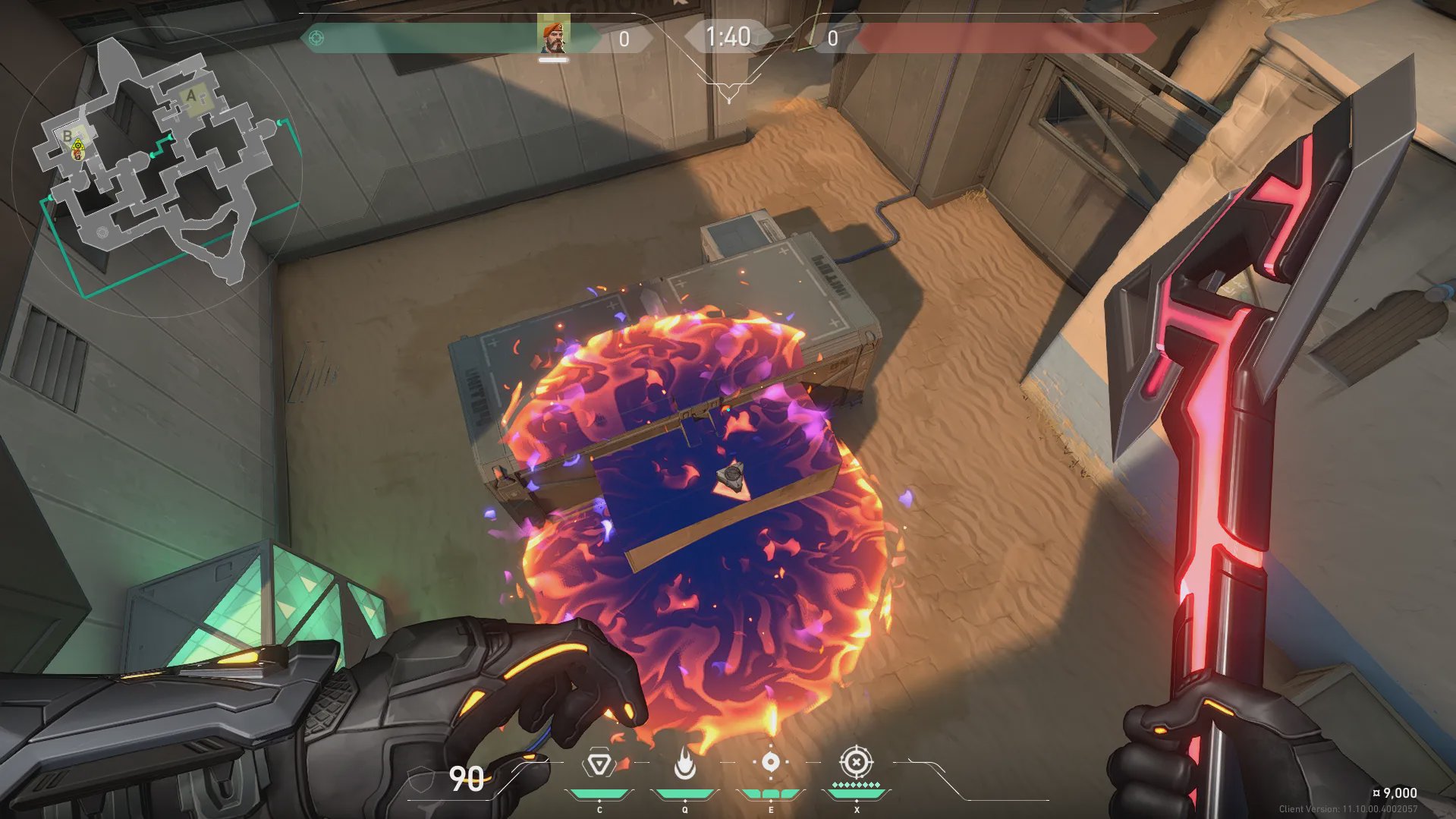This screenshot has width=1456, height=819.
Task: Click the crosshair emblem on the teal team bar
Action: coord(316,38)
